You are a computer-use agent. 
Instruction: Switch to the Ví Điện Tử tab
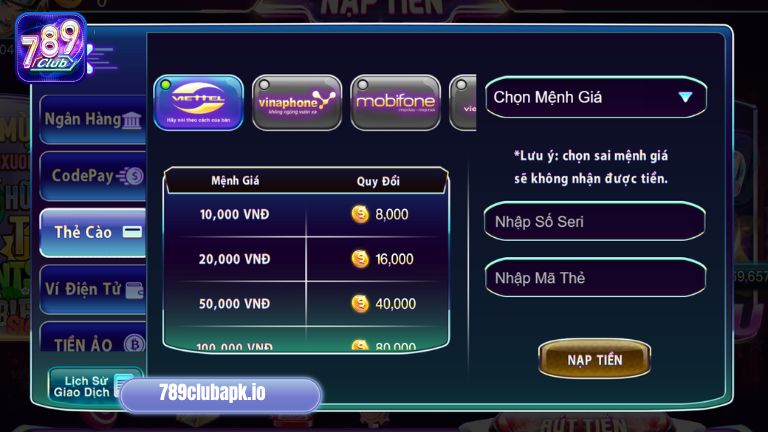click(92, 289)
